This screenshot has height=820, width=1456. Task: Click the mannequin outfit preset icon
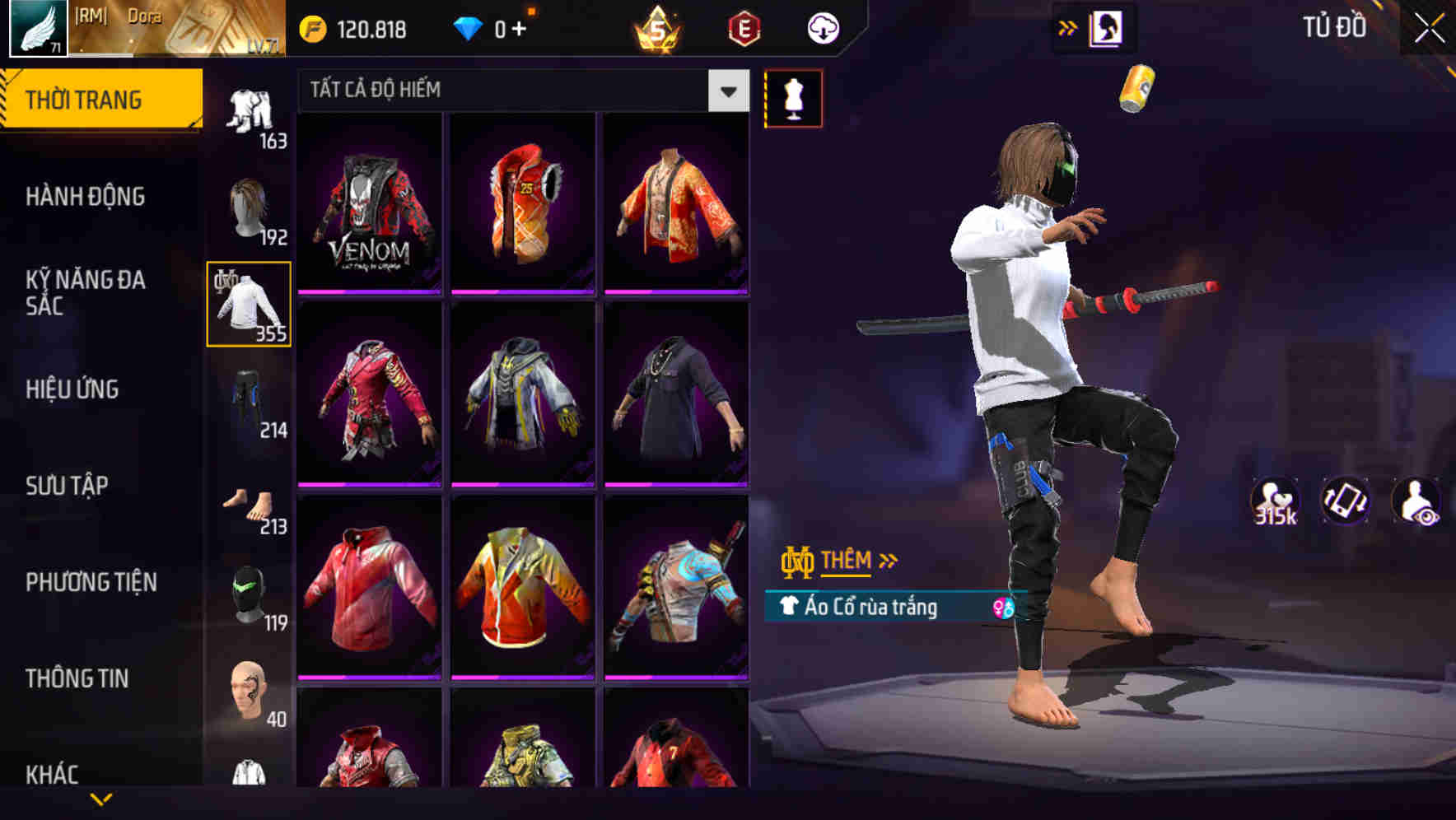pyautogui.click(x=793, y=97)
